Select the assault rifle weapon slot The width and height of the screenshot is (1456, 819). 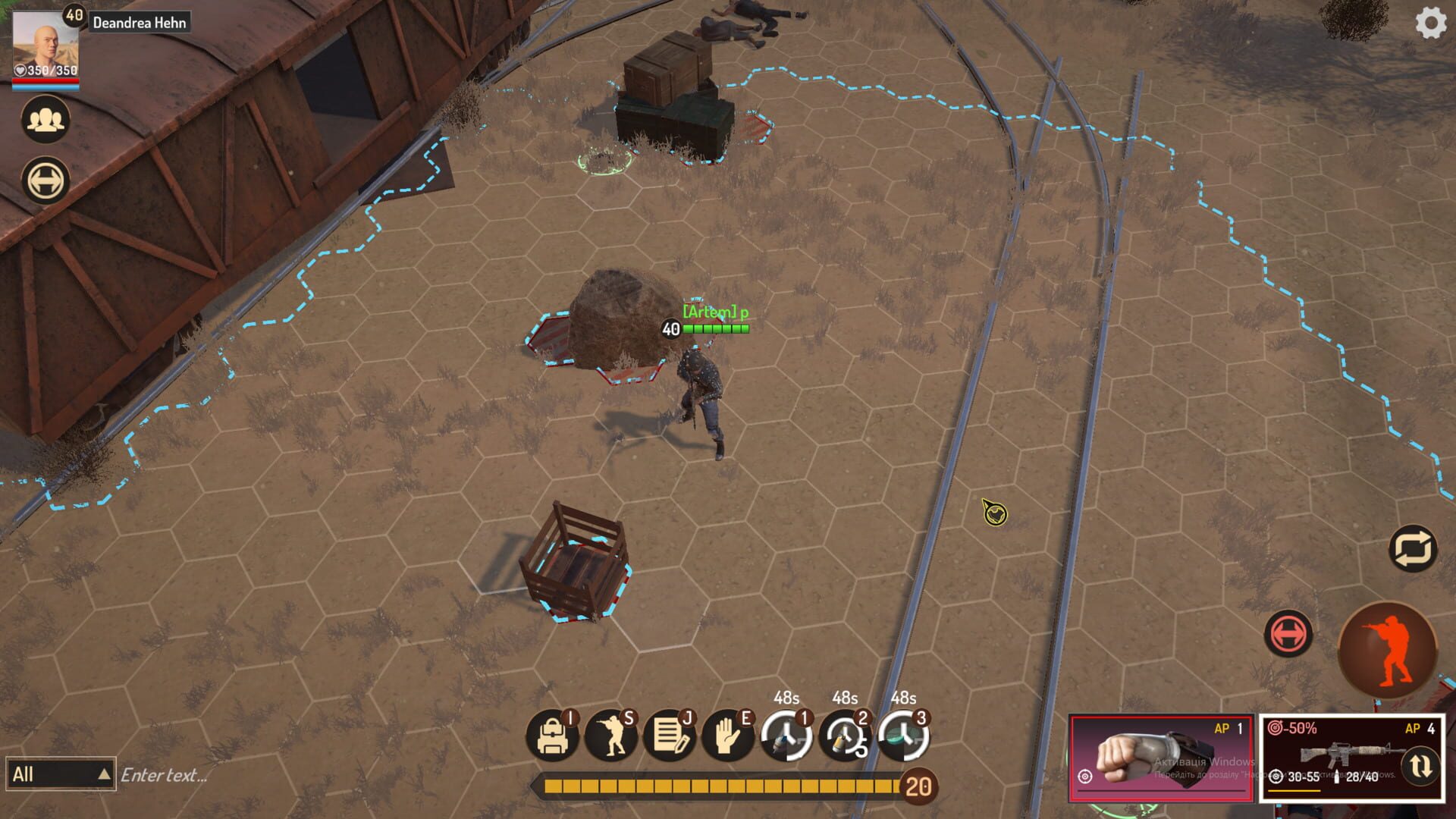1335,755
